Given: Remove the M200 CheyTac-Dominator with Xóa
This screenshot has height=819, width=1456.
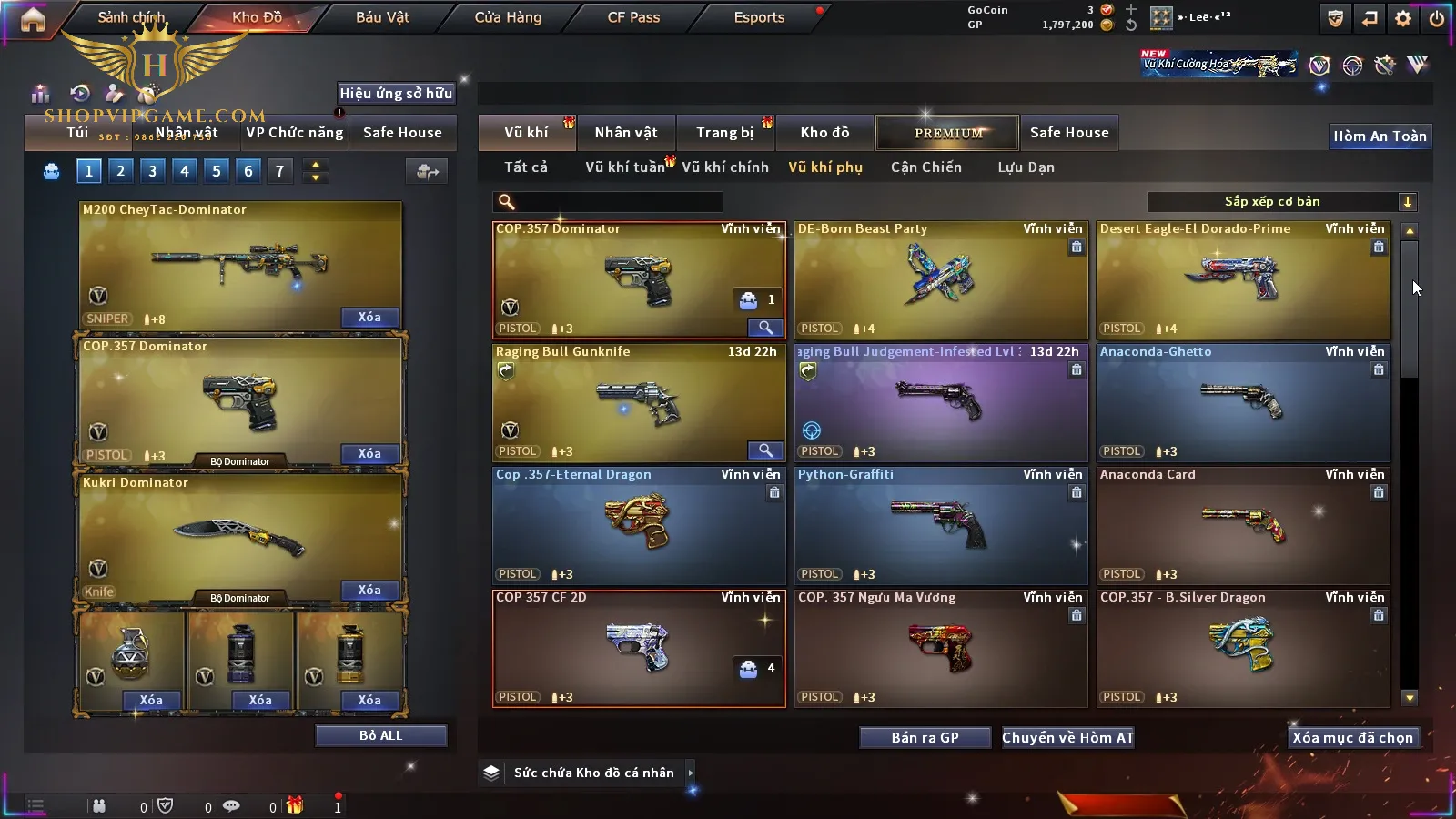Looking at the screenshot, I should 369,318.
